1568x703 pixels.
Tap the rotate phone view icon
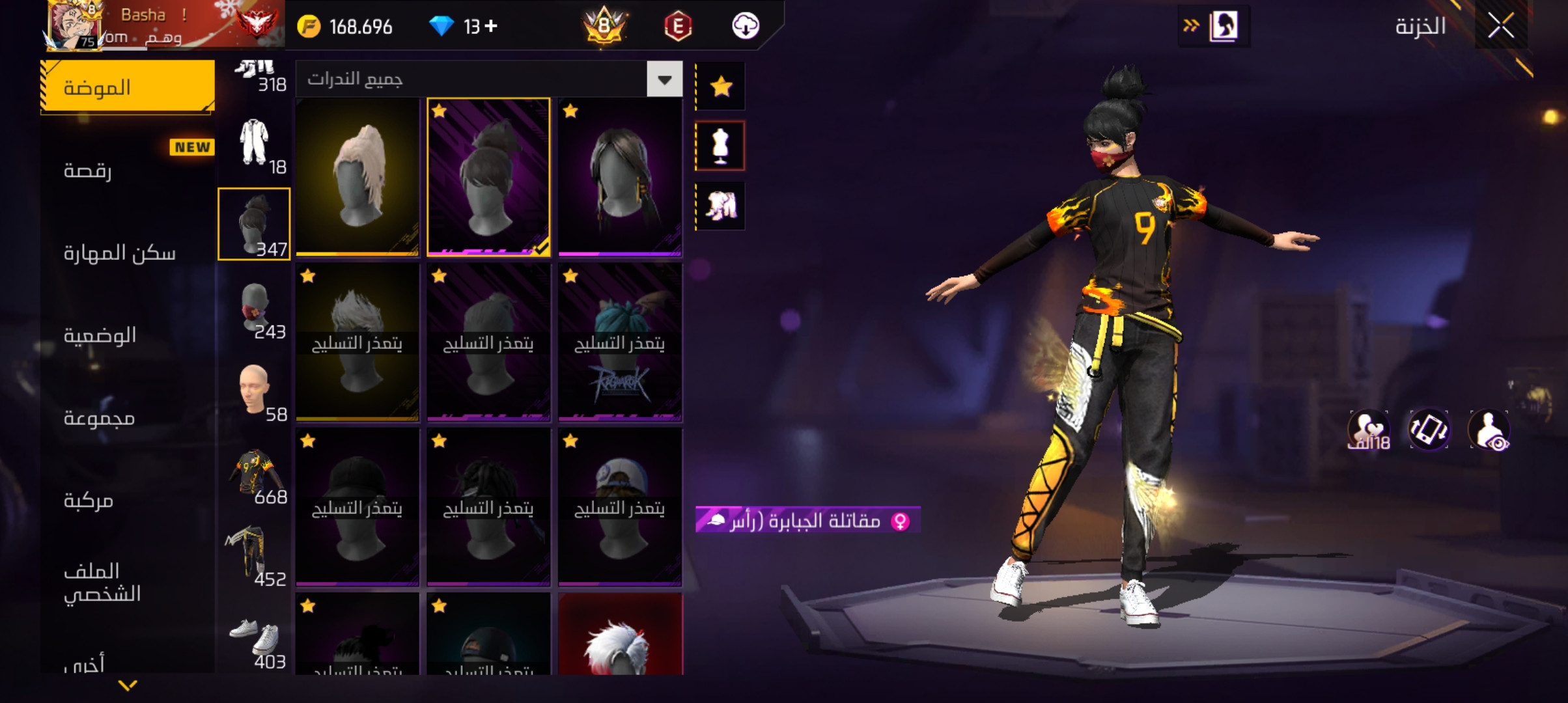click(x=1429, y=430)
